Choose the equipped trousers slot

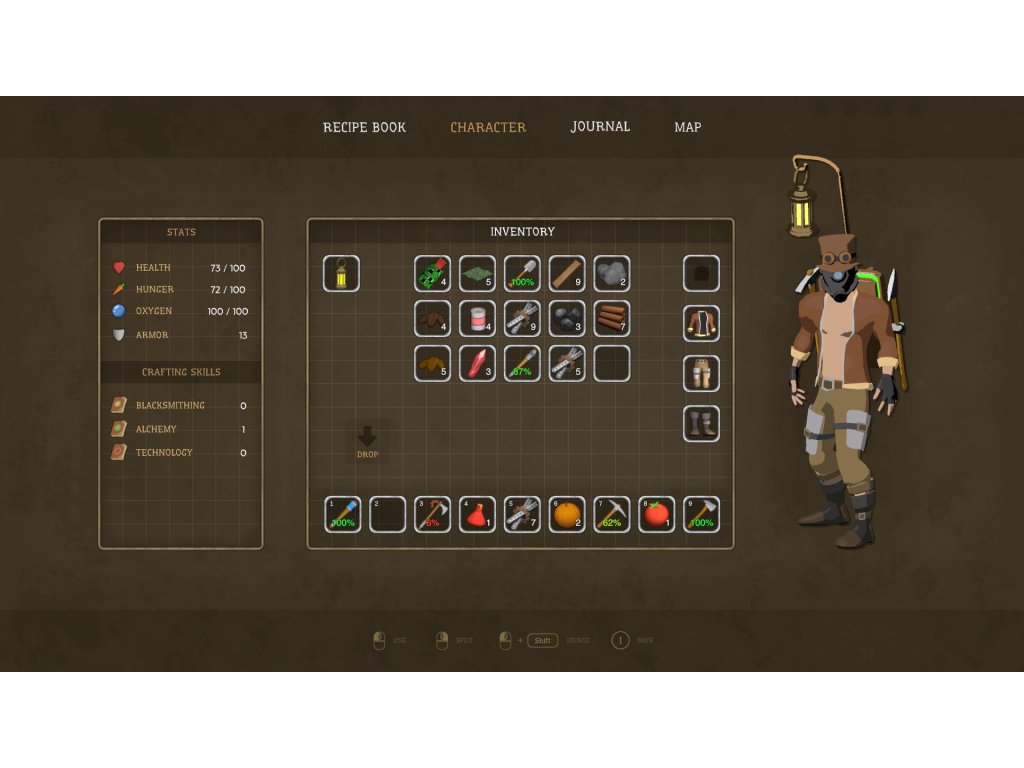pyautogui.click(x=701, y=373)
